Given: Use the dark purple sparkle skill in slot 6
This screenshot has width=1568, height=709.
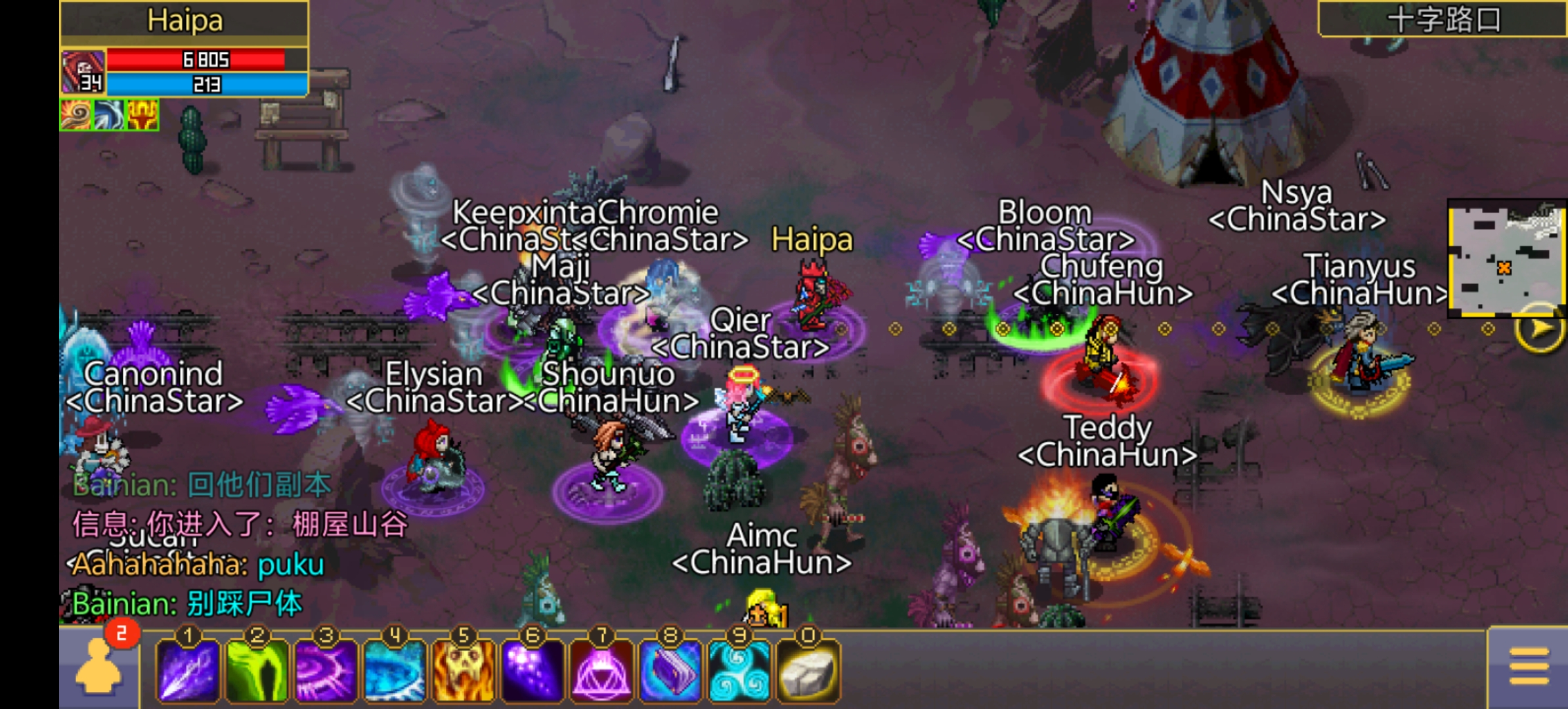Looking at the screenshot, I should (x=533, y=671).
